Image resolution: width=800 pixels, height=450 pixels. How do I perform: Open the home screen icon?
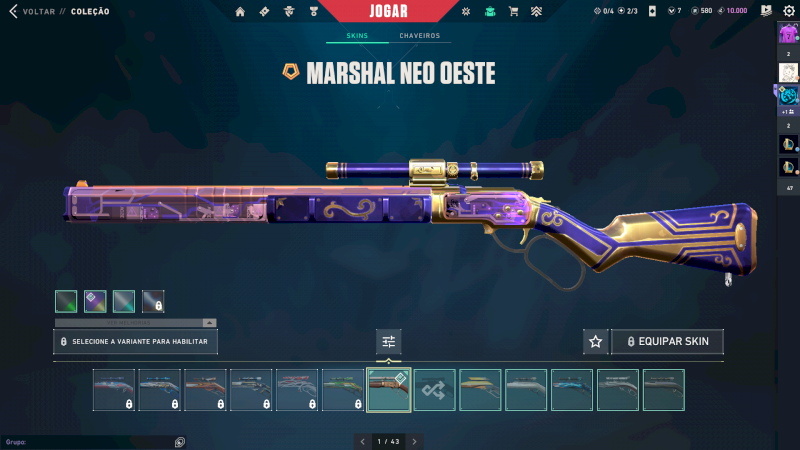tap(240, 11)
